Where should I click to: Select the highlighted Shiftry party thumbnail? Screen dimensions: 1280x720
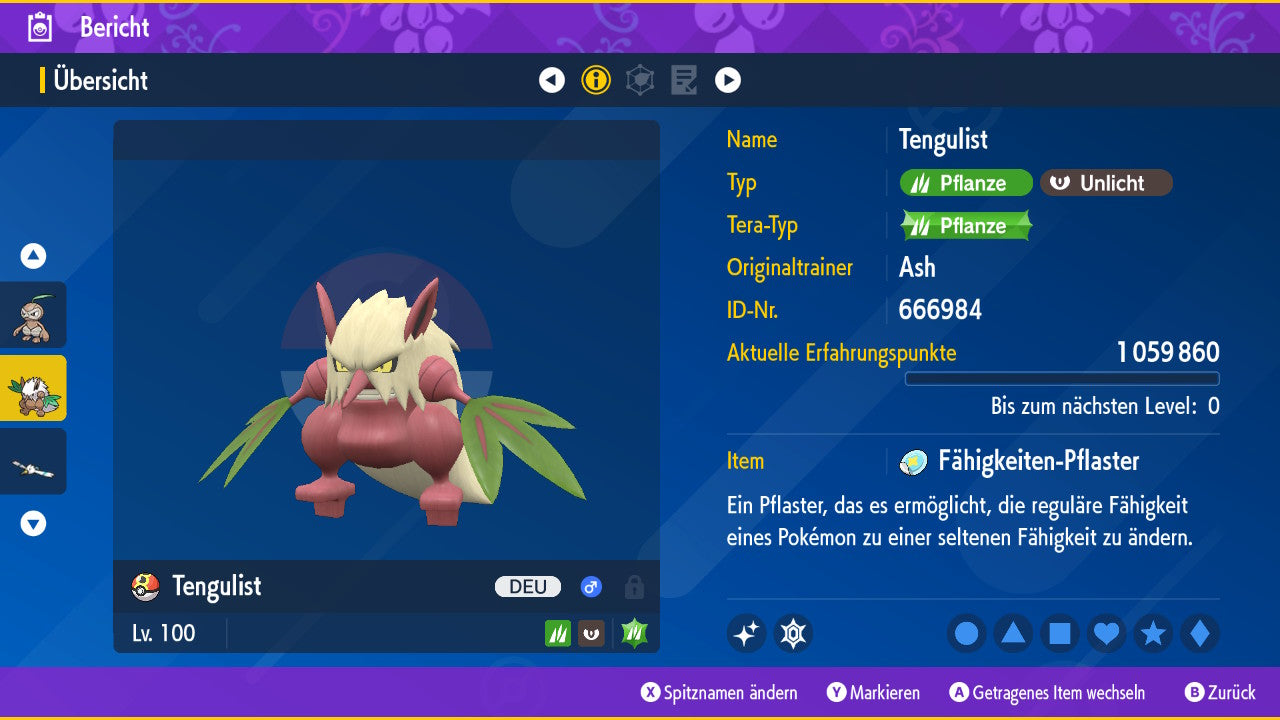[33, 388]
